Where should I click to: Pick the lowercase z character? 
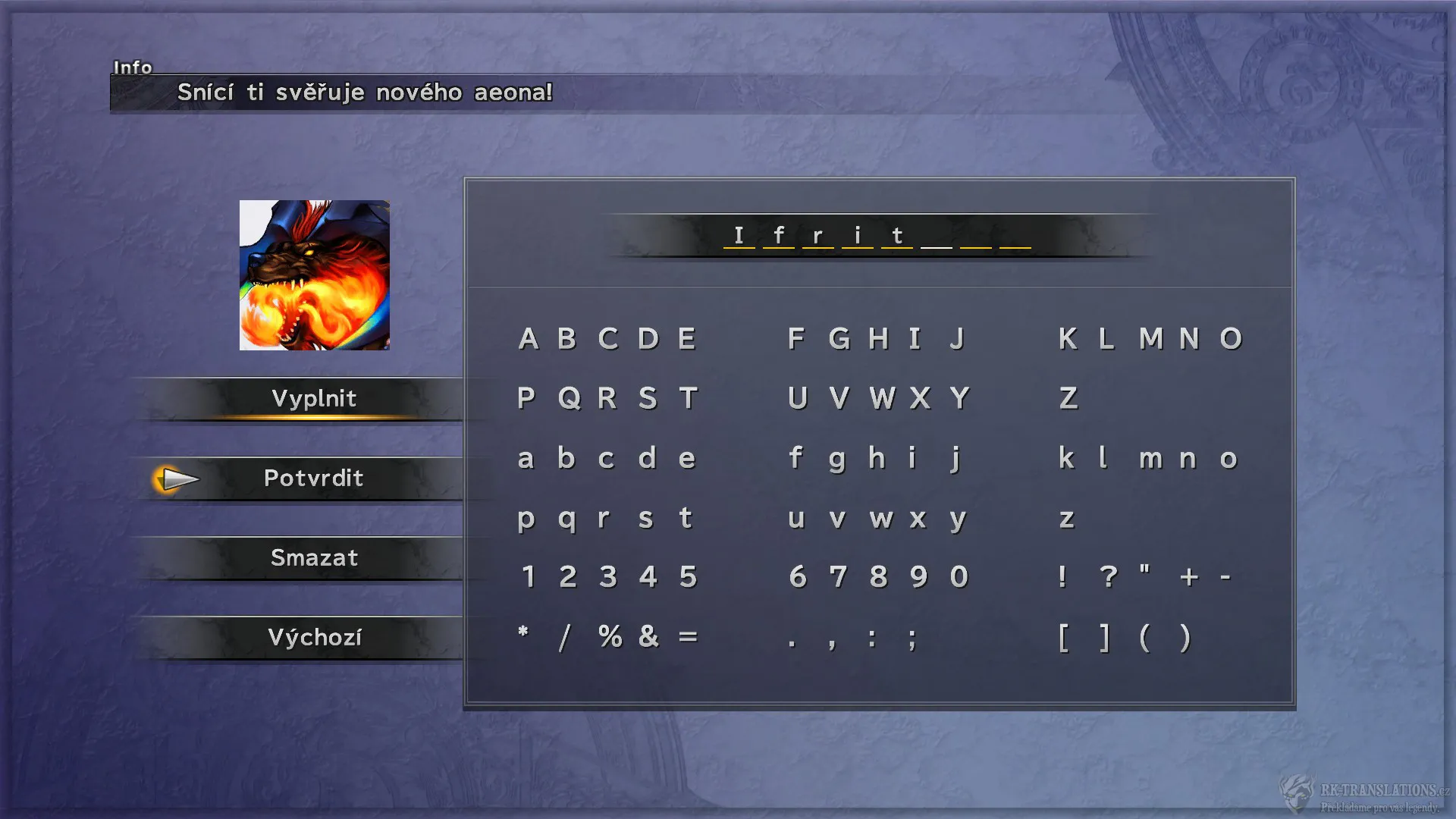pos(1068,519)
